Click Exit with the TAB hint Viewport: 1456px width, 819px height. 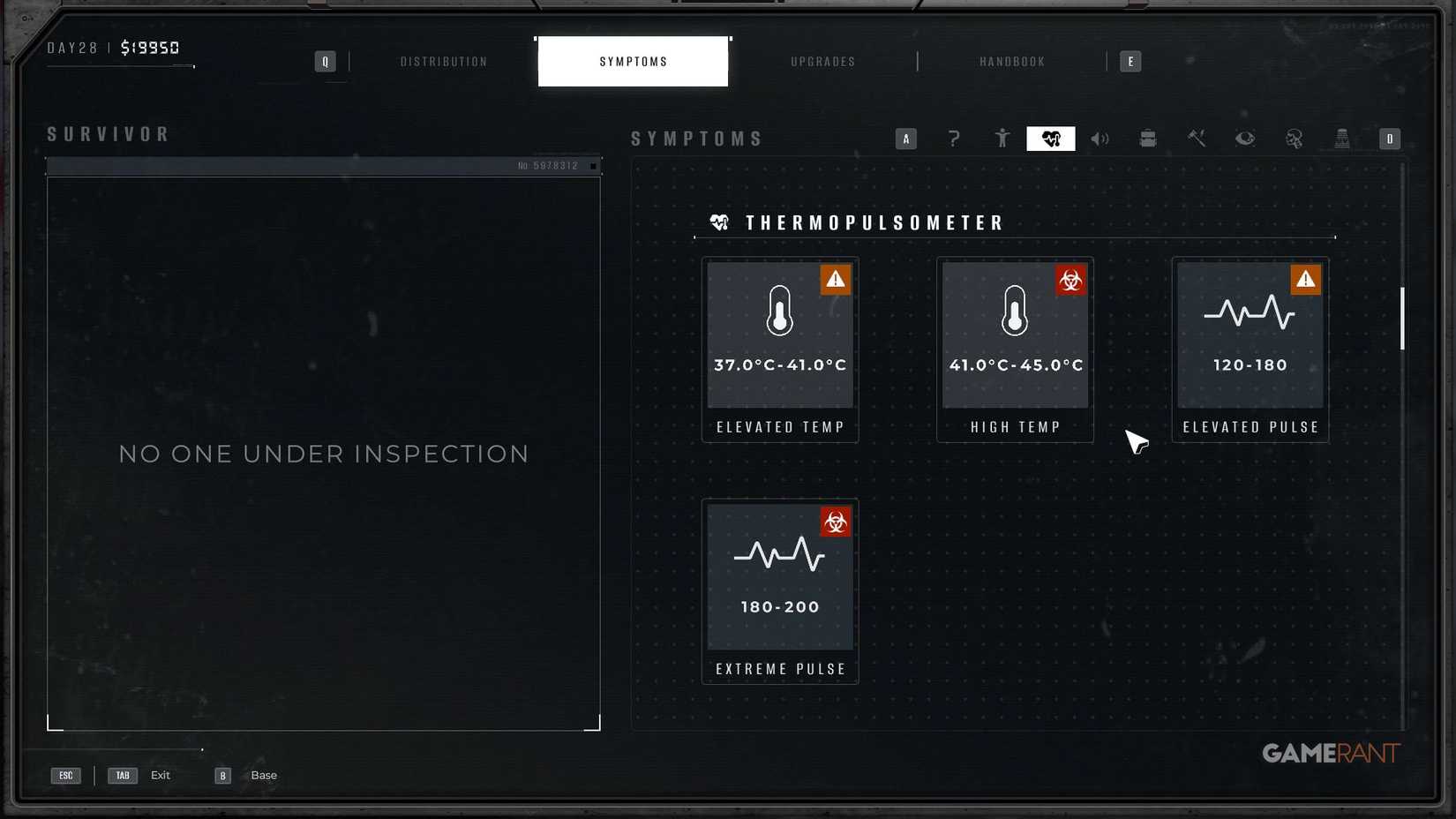coord(160,775)
